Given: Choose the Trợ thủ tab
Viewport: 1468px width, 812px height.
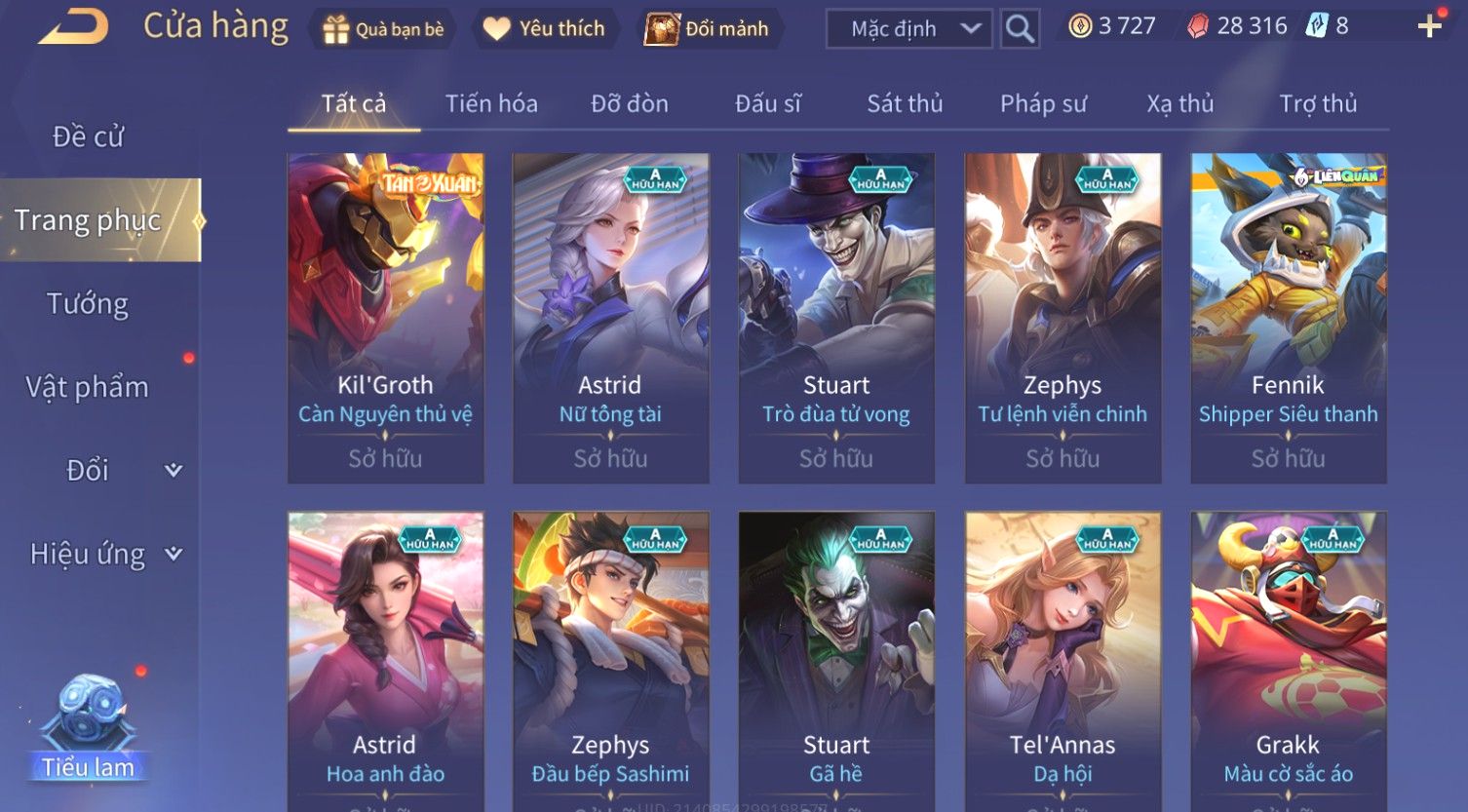Looking at the screenshot, I should (1318, 103).
